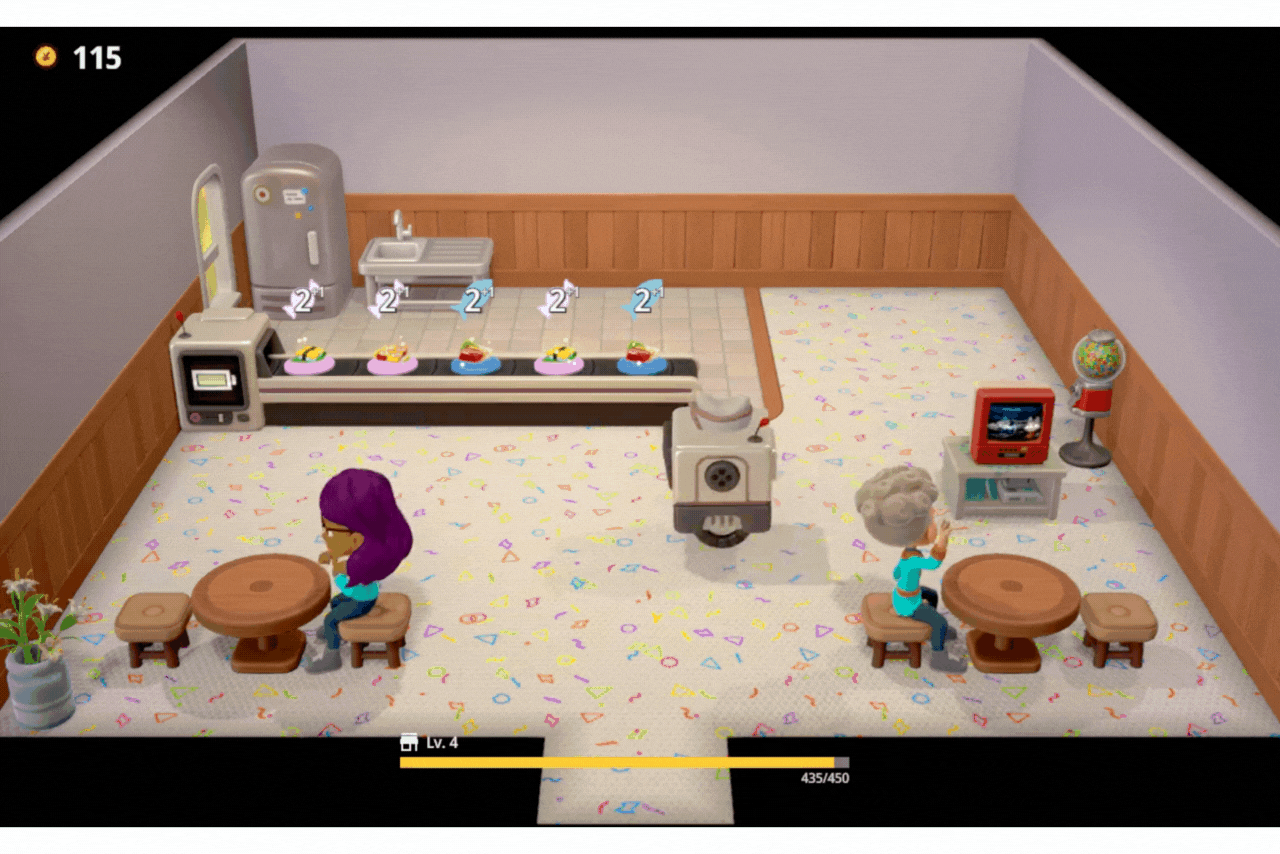Tap the gold coin icon in the top-left corner
Screen dimensions: 1280x854
coord(44,58)
